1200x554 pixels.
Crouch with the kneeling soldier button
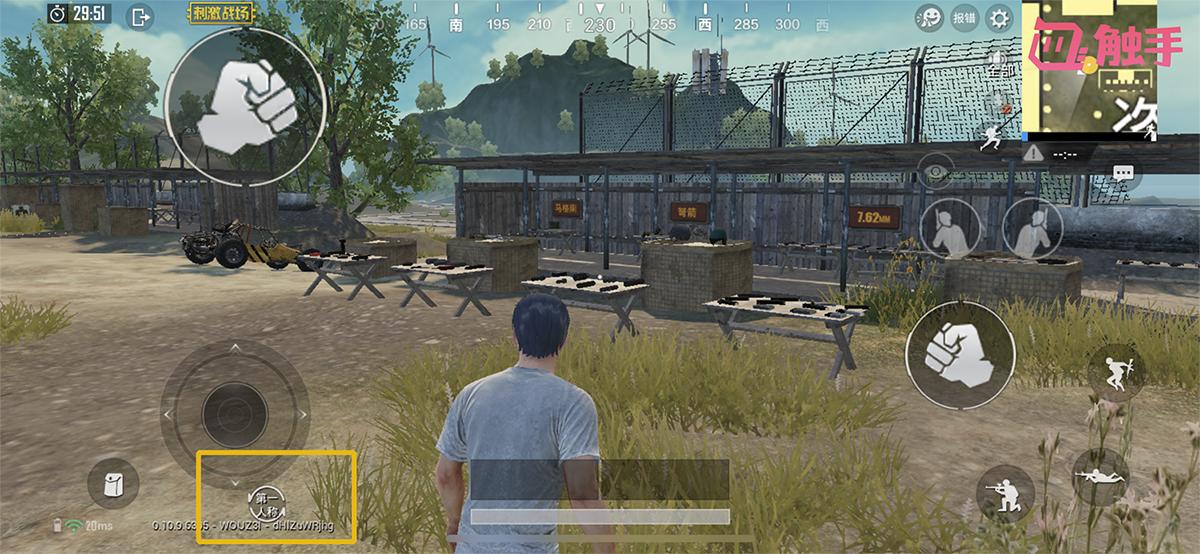tap(1005, 493)
